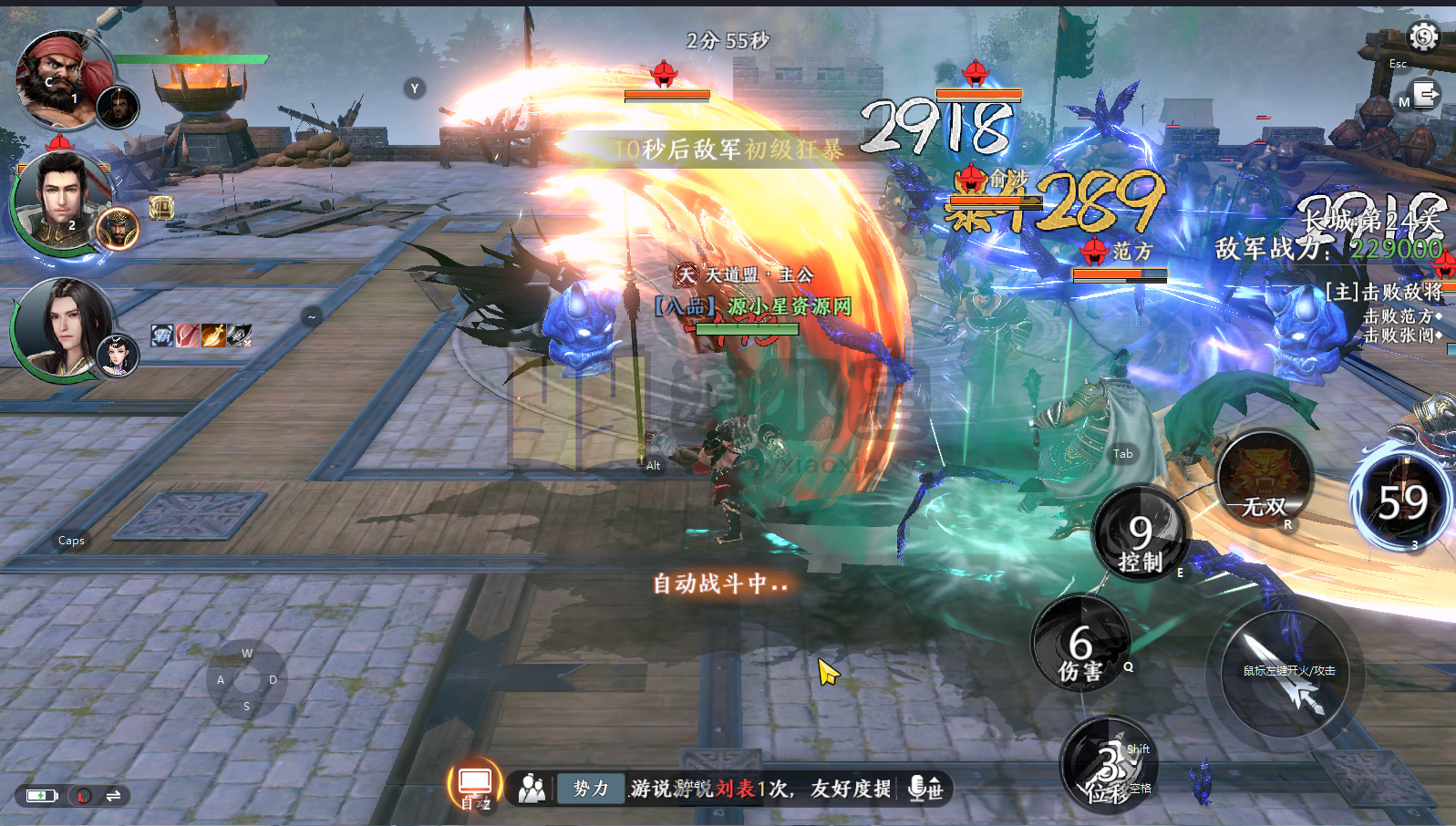Toggle the 自动 auto-battle button
The image size is (1456, 826).
coord(475,785)
